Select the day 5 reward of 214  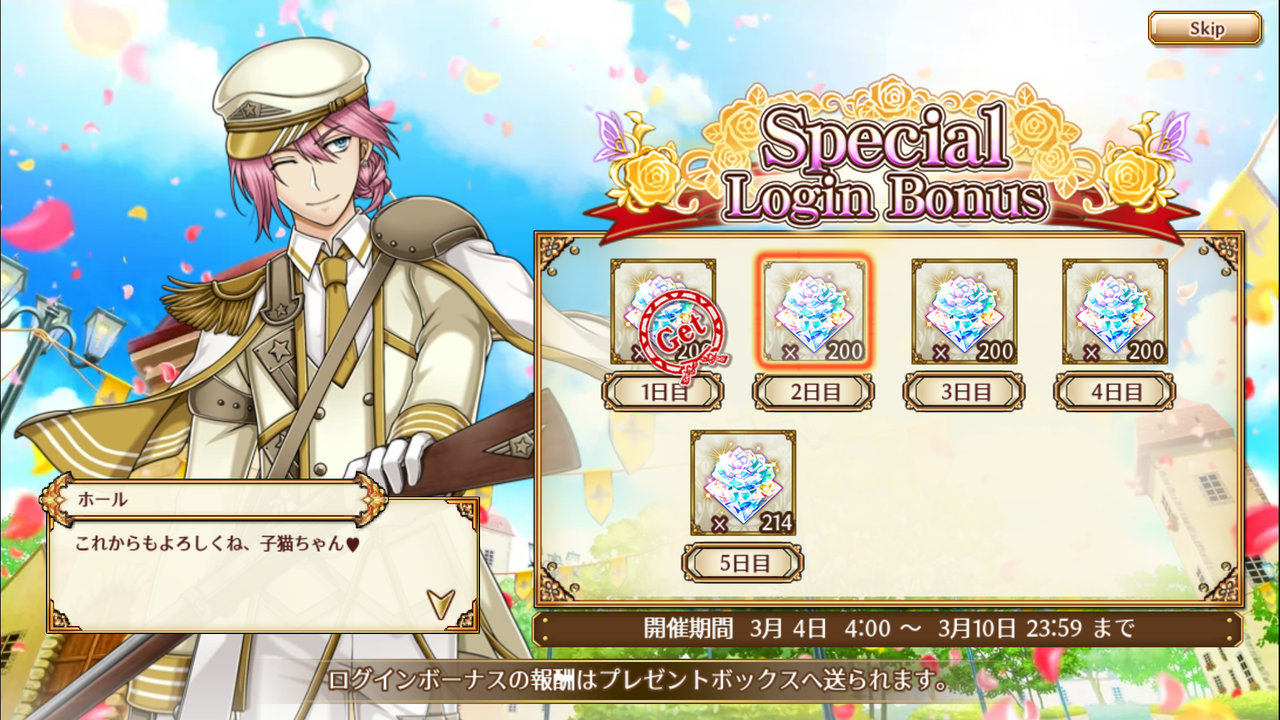[743, 482]
